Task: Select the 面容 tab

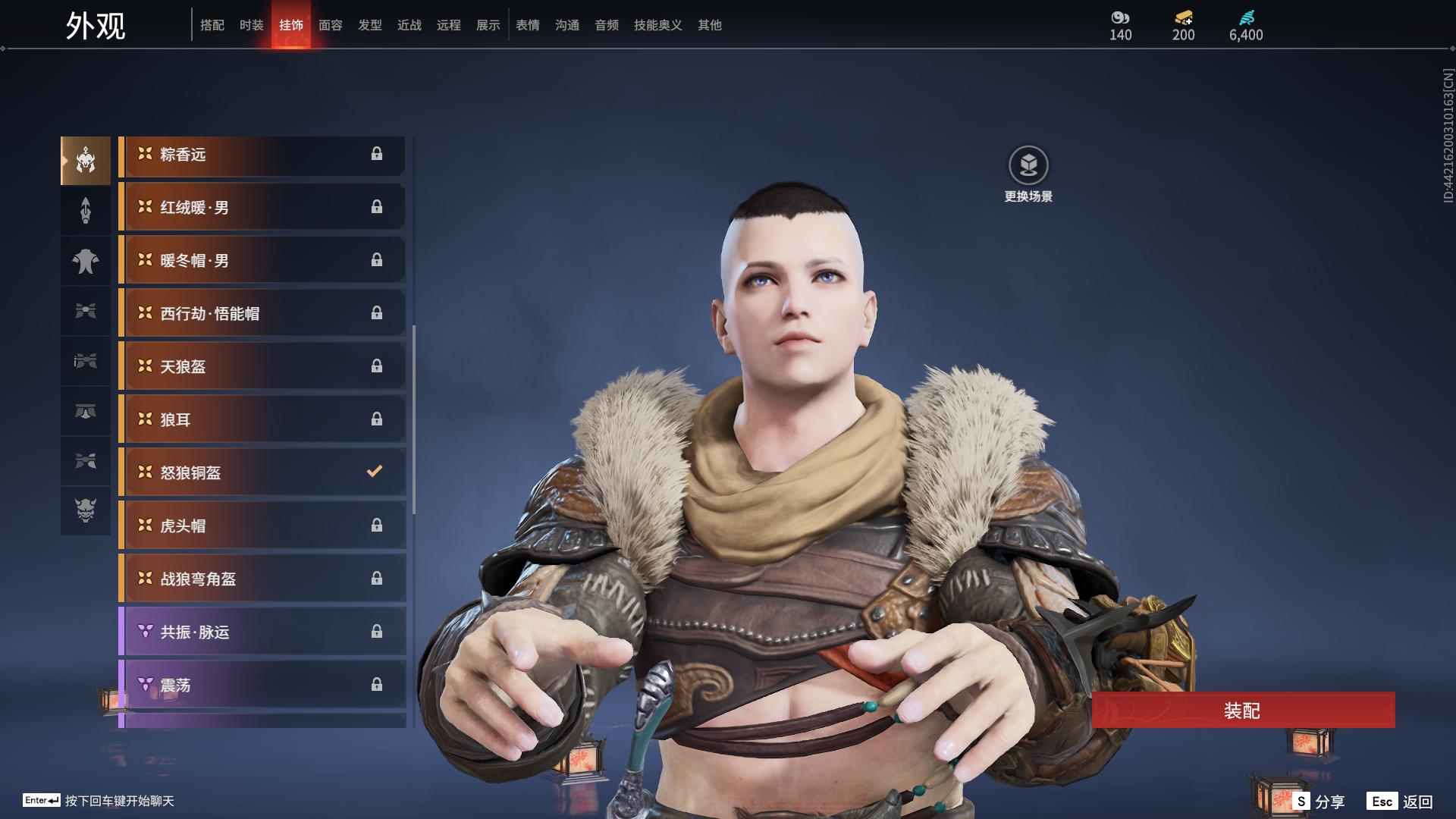Action: [x=330, y=25]
